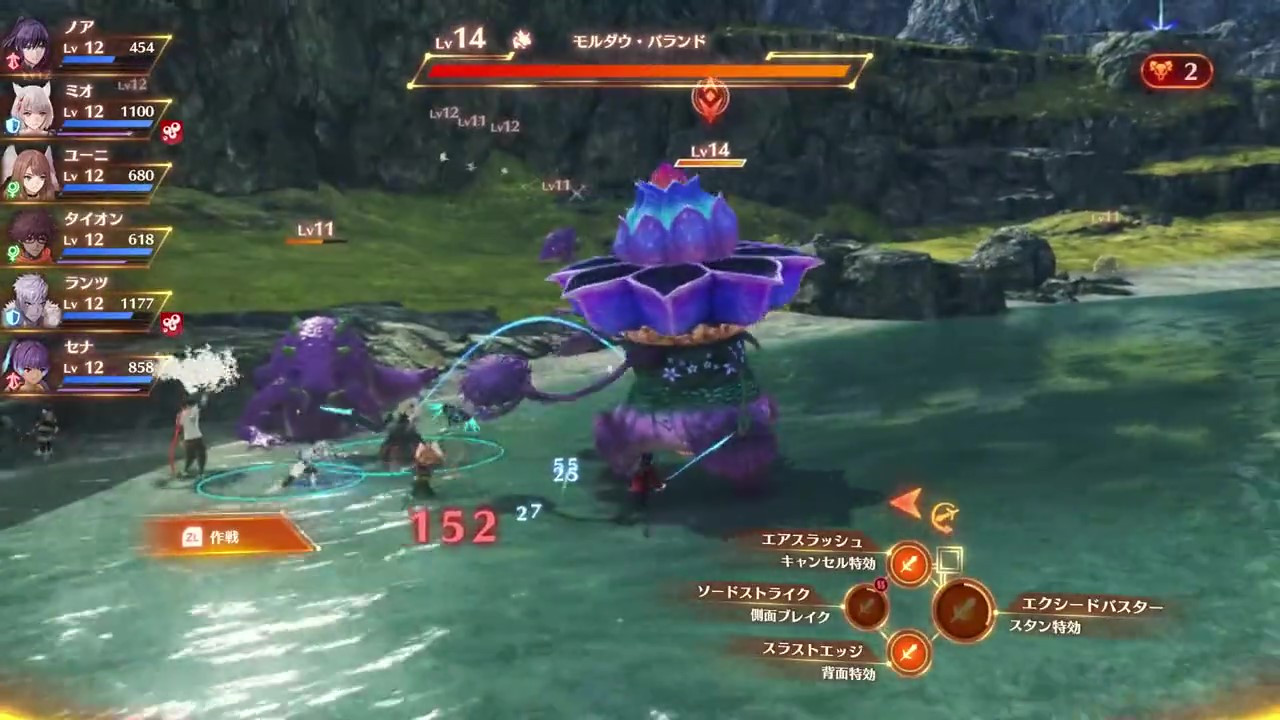The height and width of the screenshot is (720, 1280).
Task: Choose Mio's party portrait
Action: coord(29,110)
